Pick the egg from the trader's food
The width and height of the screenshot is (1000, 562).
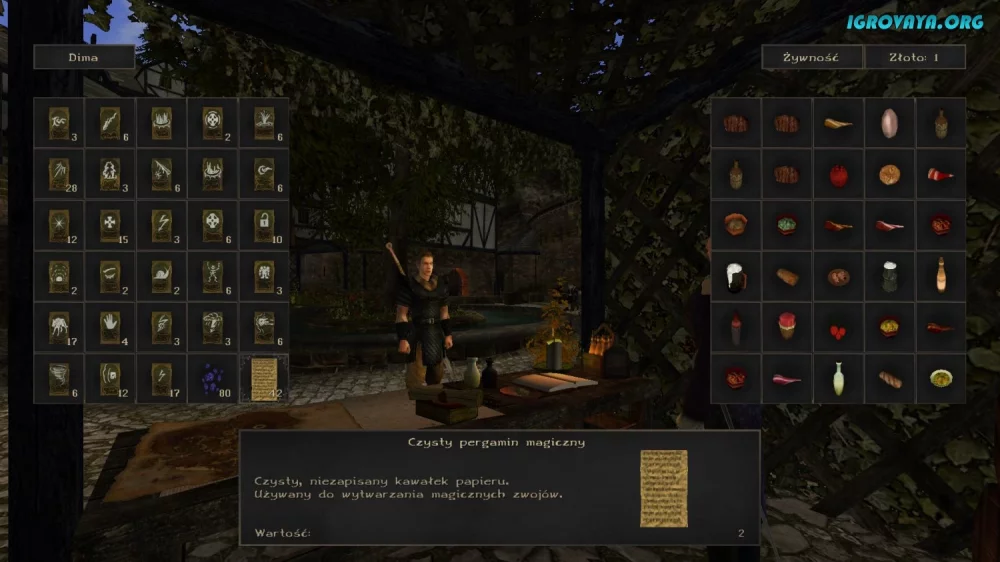tap(889, 123)
